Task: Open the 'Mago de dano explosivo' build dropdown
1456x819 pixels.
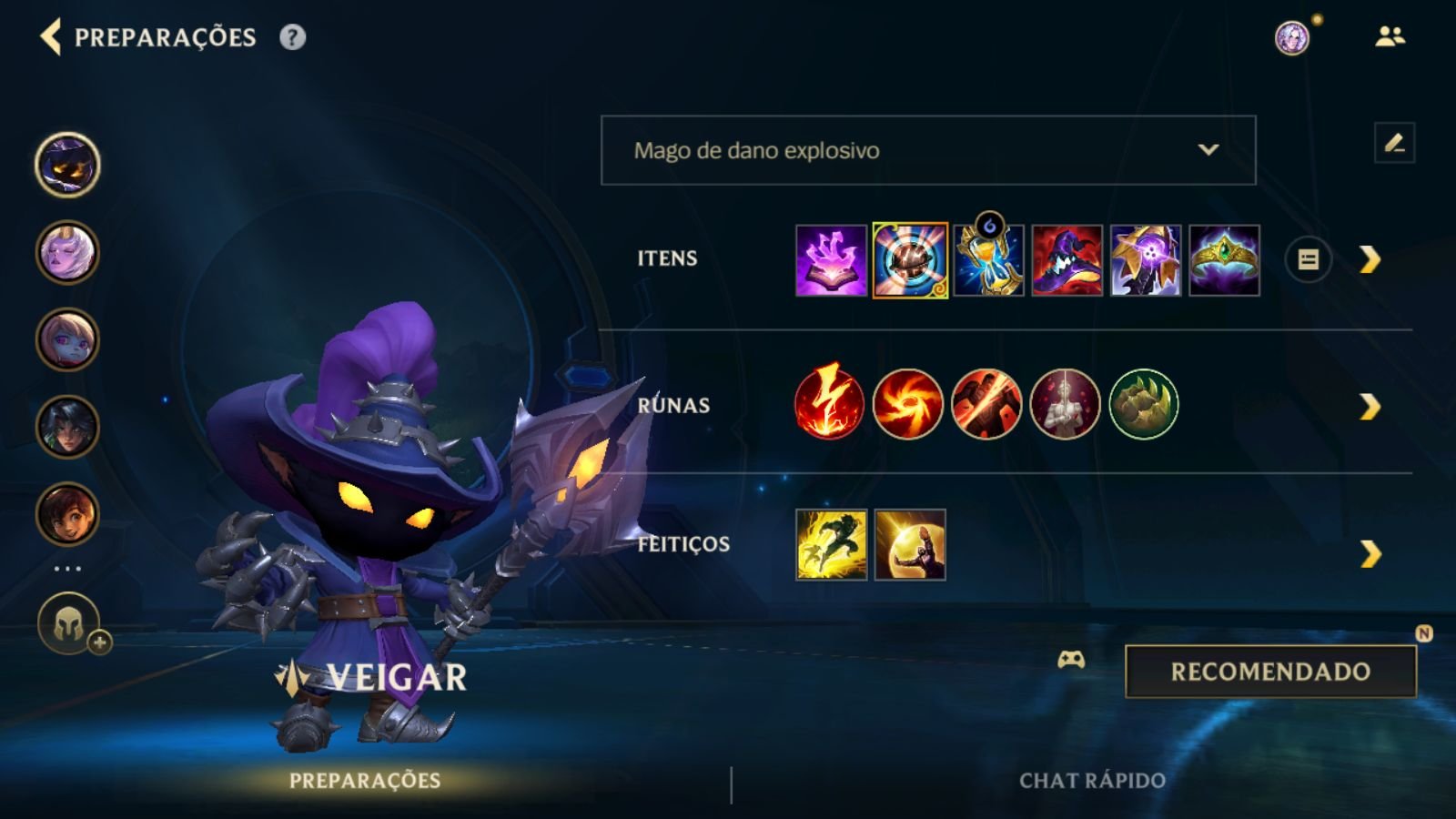Action: point(926,151)
